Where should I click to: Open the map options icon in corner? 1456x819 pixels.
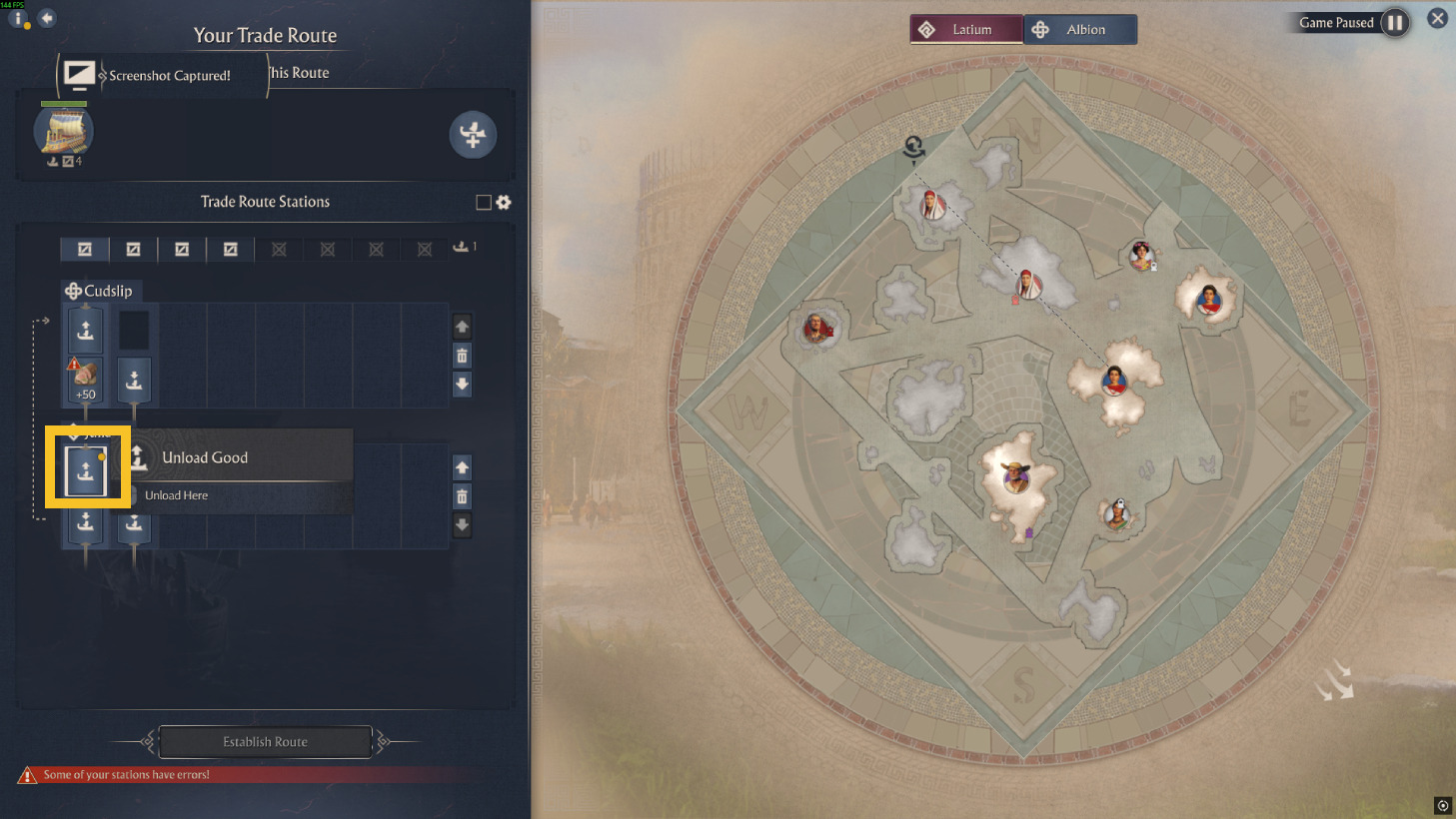click(x=1442, y=805)
